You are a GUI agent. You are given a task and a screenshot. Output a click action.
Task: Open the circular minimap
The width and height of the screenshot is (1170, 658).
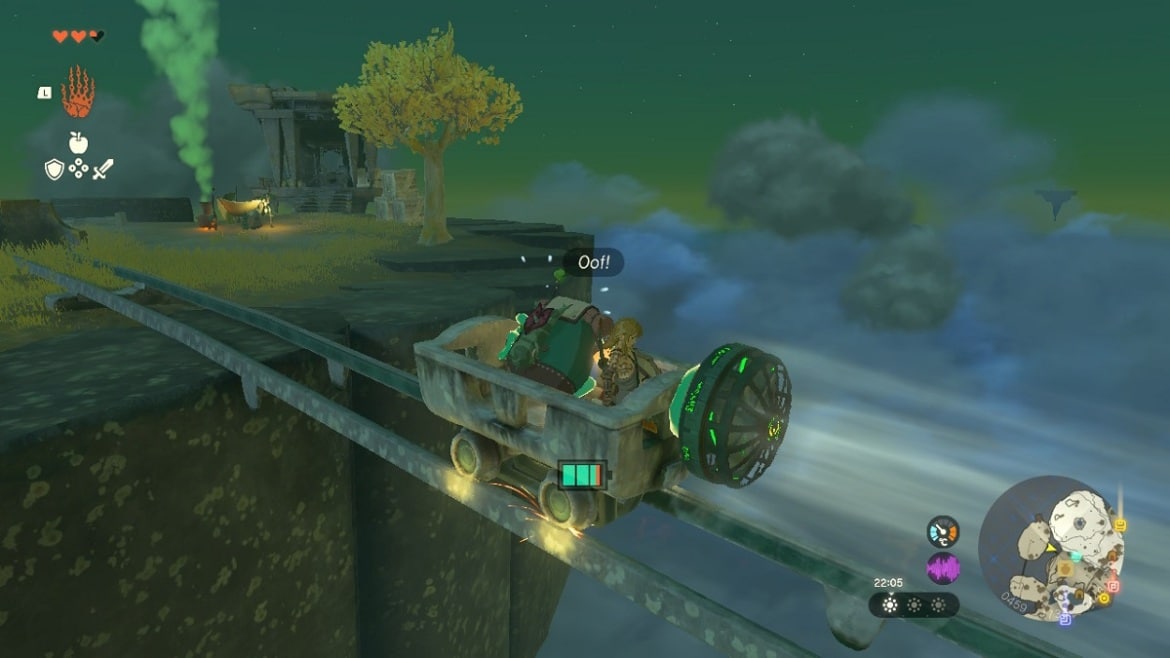[x=1051, y=548]
